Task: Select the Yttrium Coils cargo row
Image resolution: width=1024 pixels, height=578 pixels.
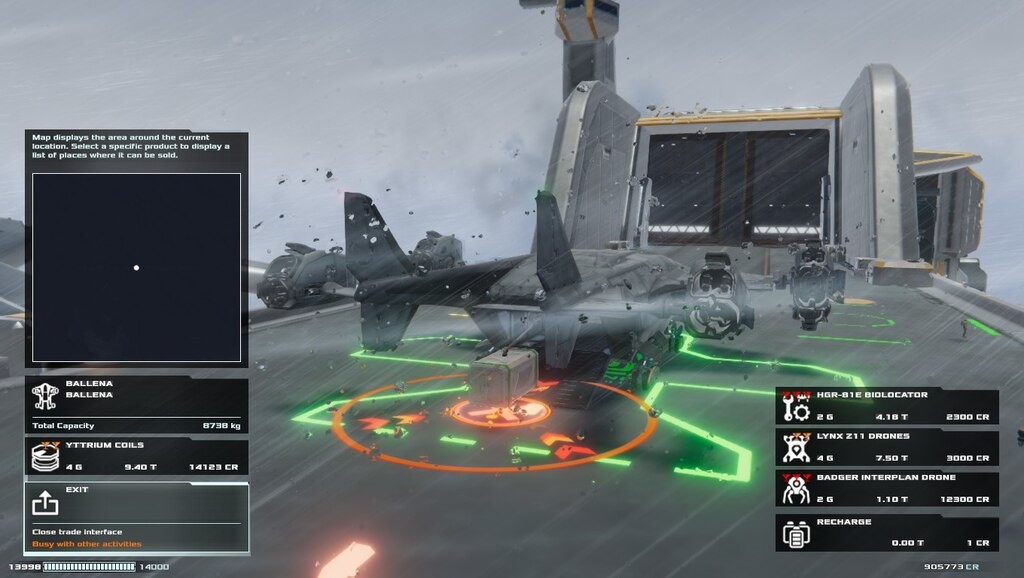Action: (136, 457)
